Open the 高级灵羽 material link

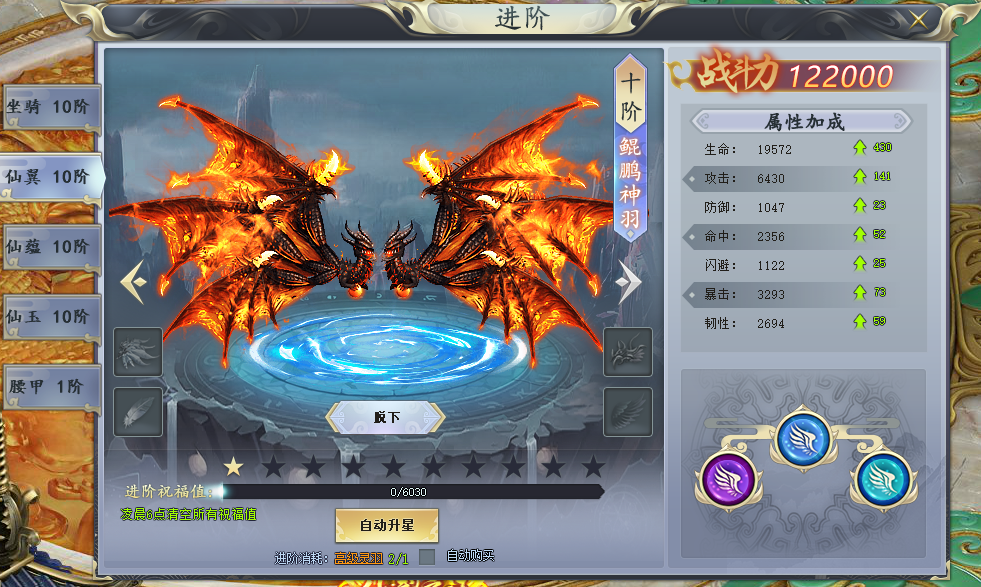[x=358, y=557]
